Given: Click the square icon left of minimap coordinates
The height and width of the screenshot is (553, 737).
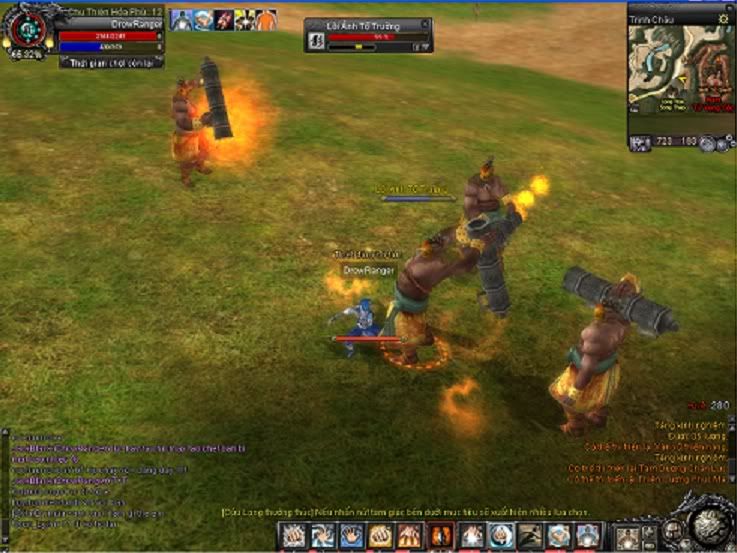Looking at the screenshot, I should pyautogui.click(x=640, y=143).
